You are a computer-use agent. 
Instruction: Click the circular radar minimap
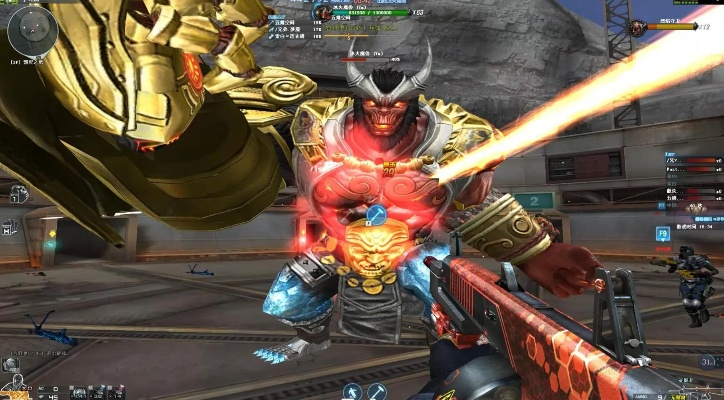pos(32,33)
